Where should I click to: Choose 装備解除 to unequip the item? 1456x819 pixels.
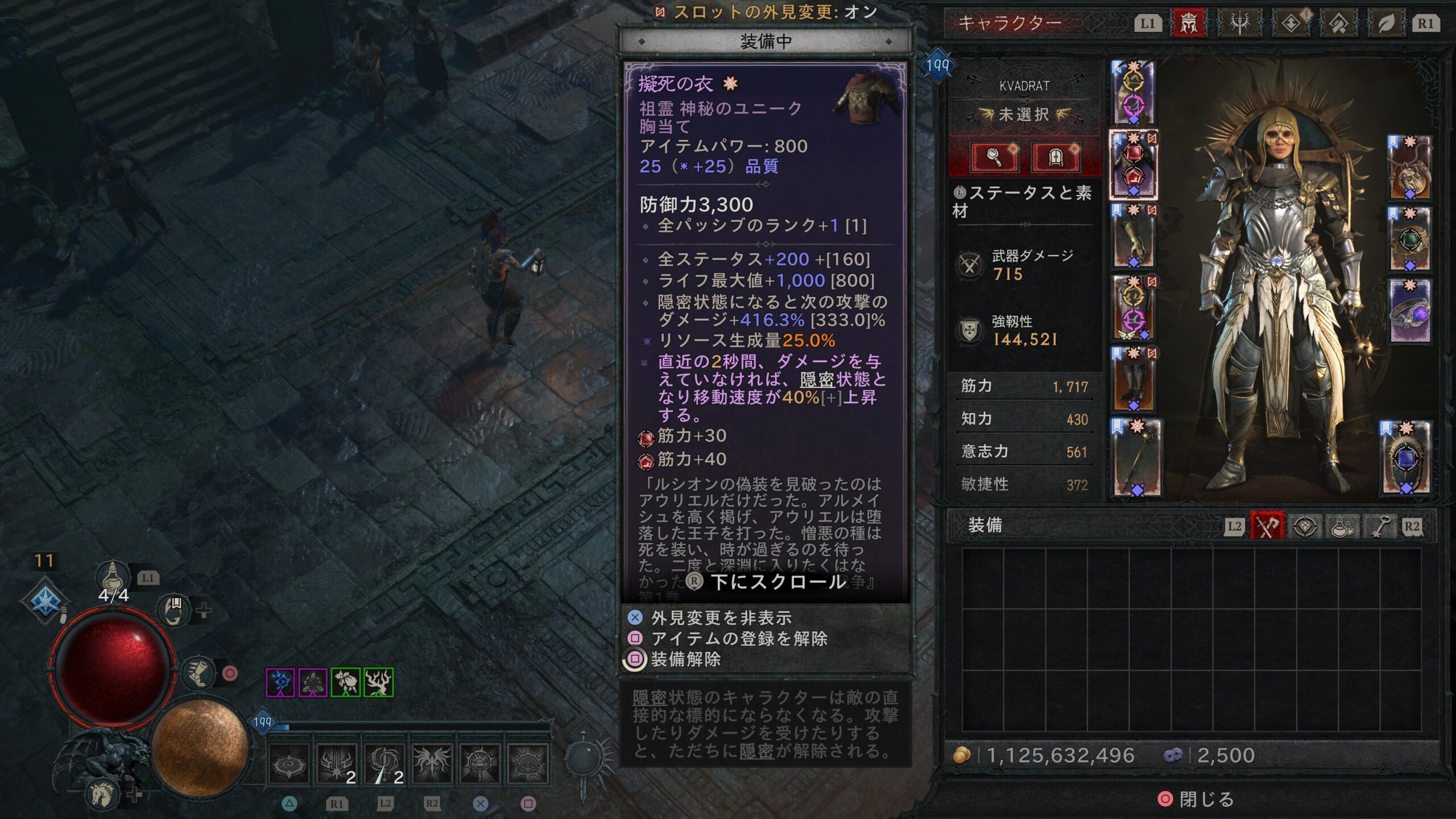[685, 659]
